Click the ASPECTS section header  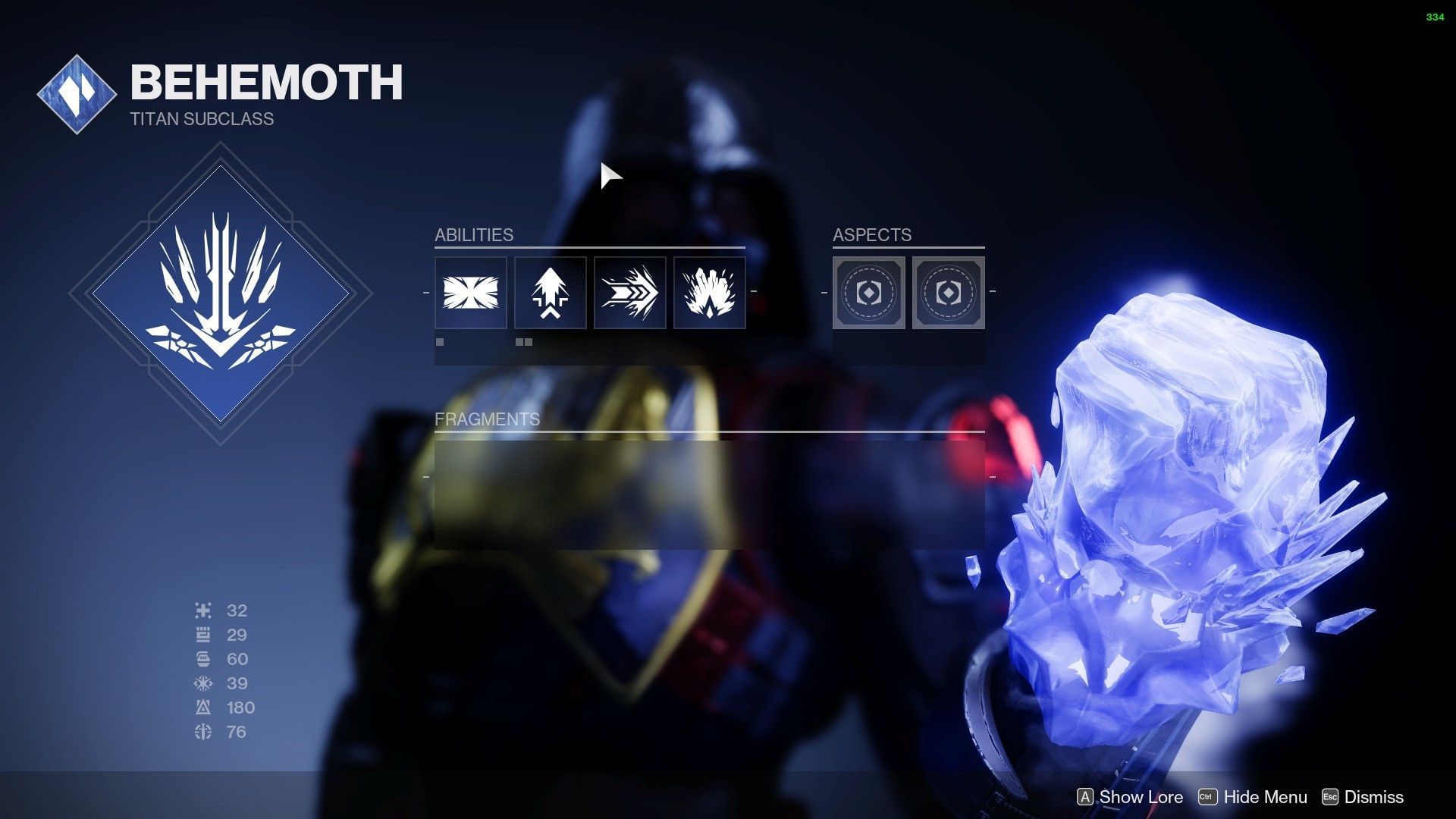point(872,235)
